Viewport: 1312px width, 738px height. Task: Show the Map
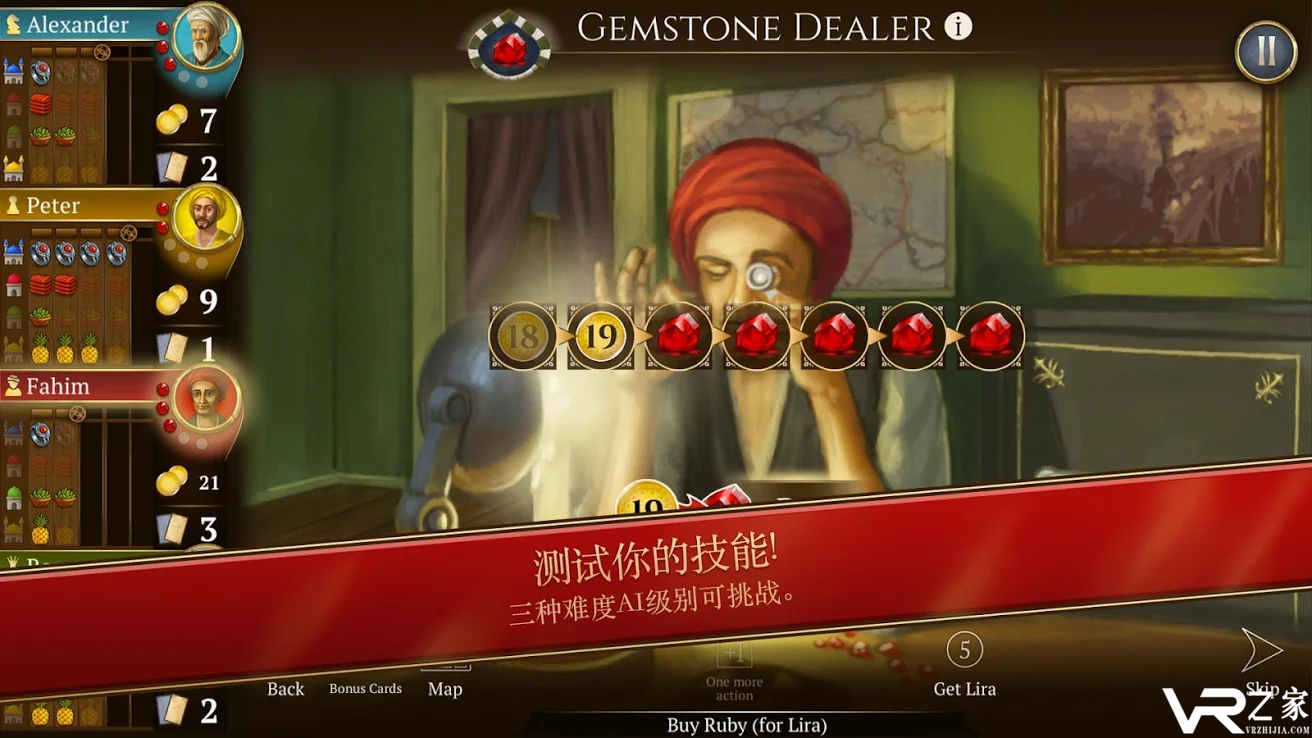pos(445,687)
